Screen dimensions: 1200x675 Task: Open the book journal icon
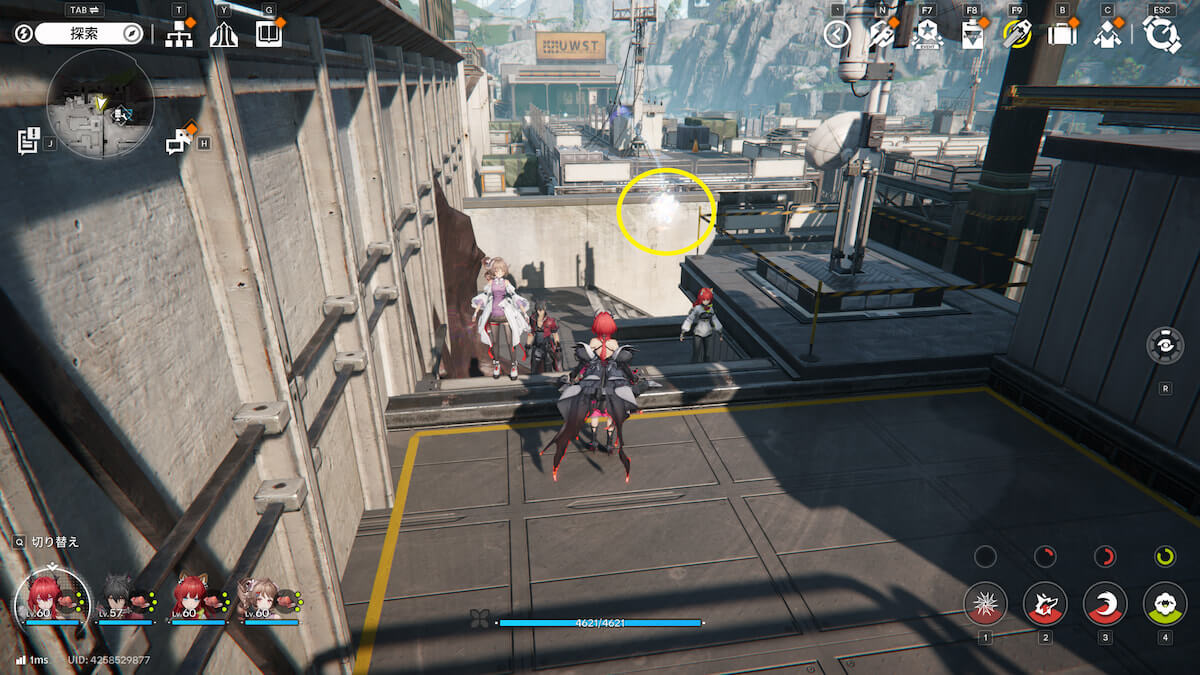click(x=269, y=34)
